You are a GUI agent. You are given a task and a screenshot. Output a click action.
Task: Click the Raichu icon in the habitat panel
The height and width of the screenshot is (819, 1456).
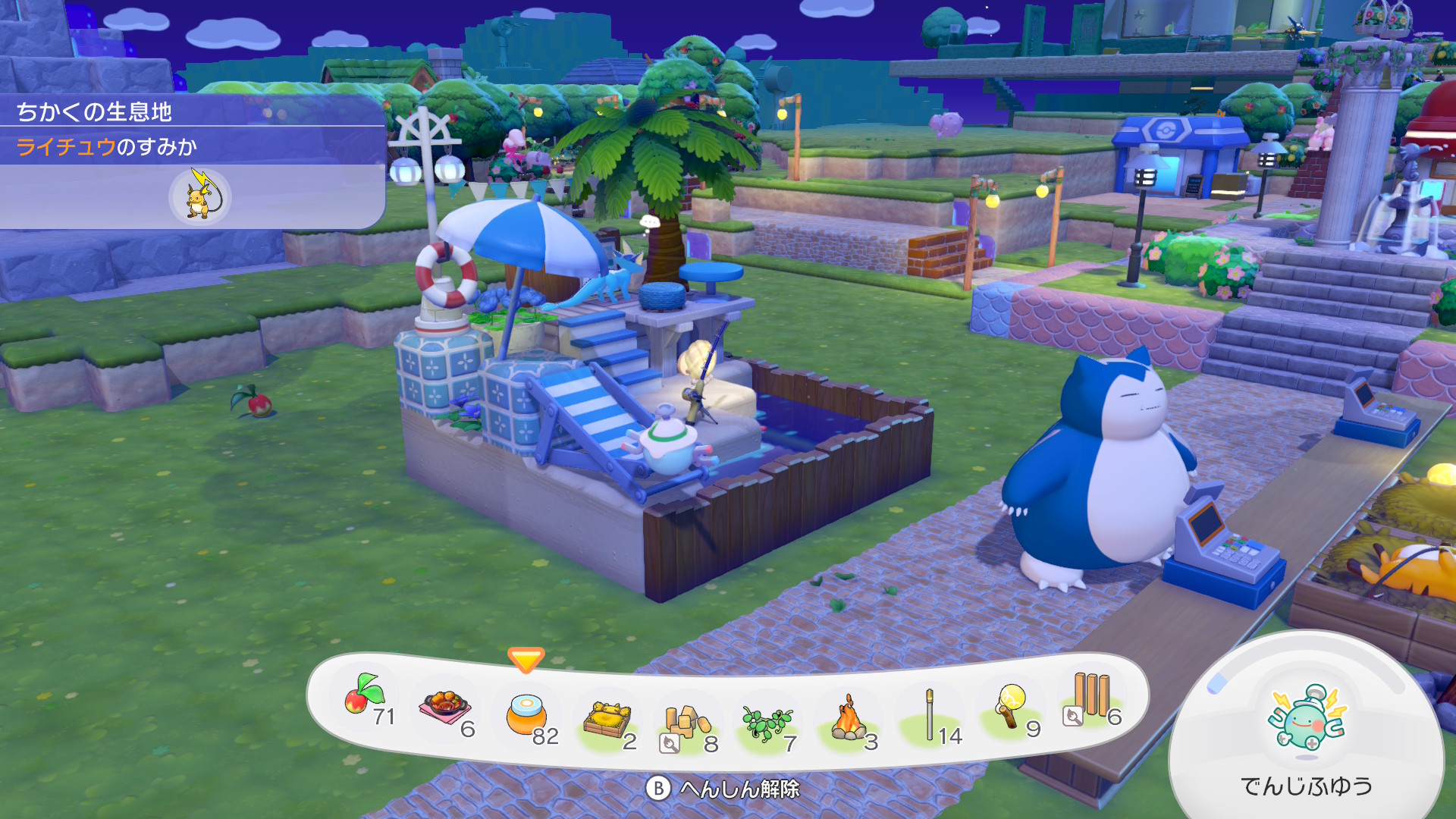point(199,196)
